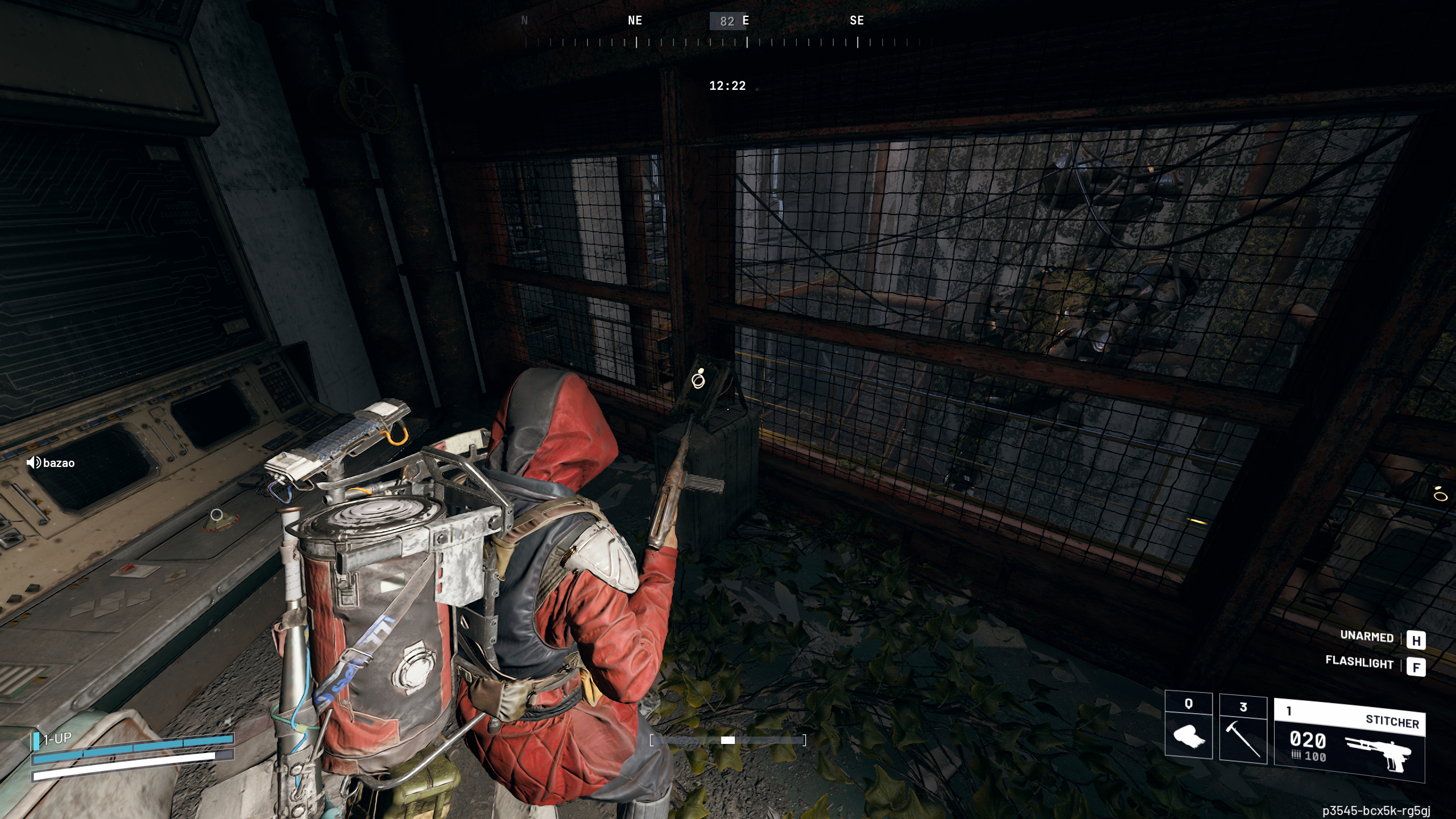
Task: Click the speaker icon next to bazao
Action: (x=33, y=463)
